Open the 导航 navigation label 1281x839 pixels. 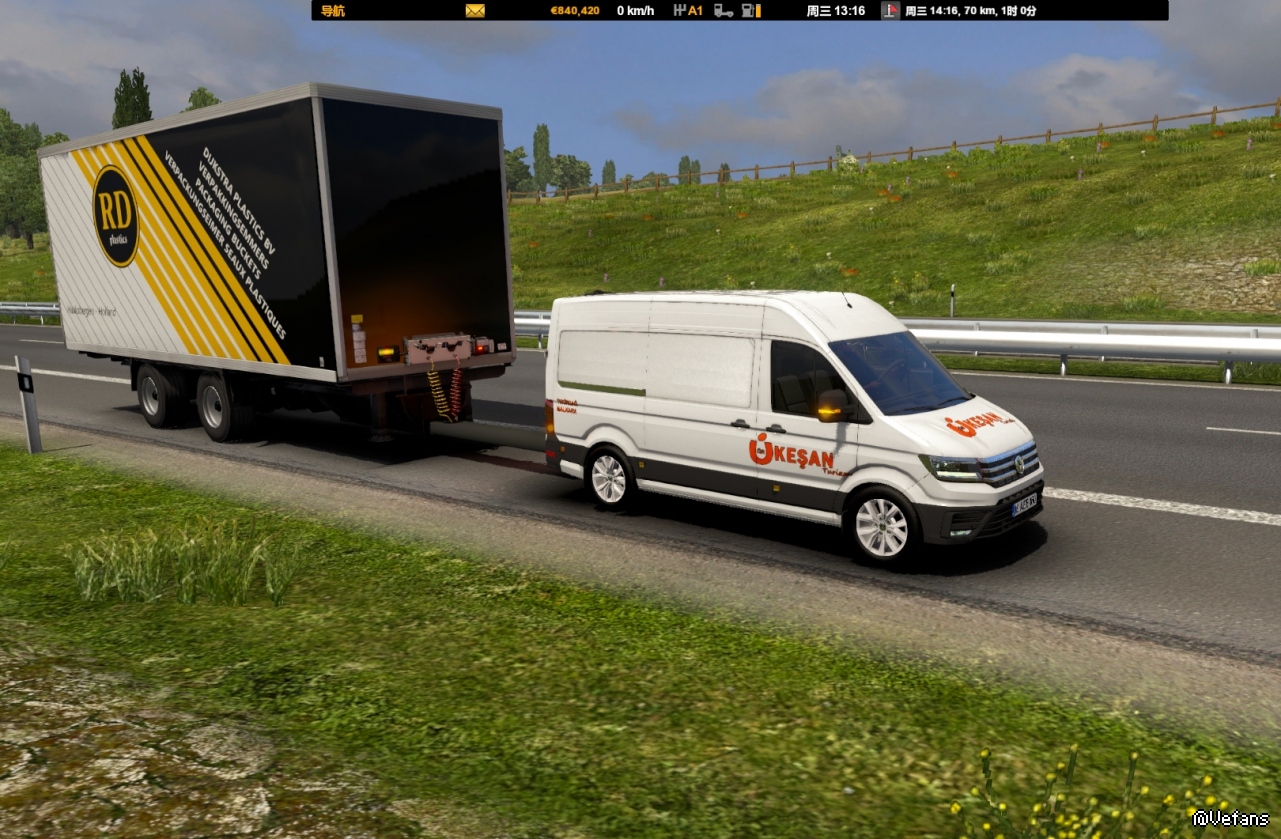click(x=333, y=11)
